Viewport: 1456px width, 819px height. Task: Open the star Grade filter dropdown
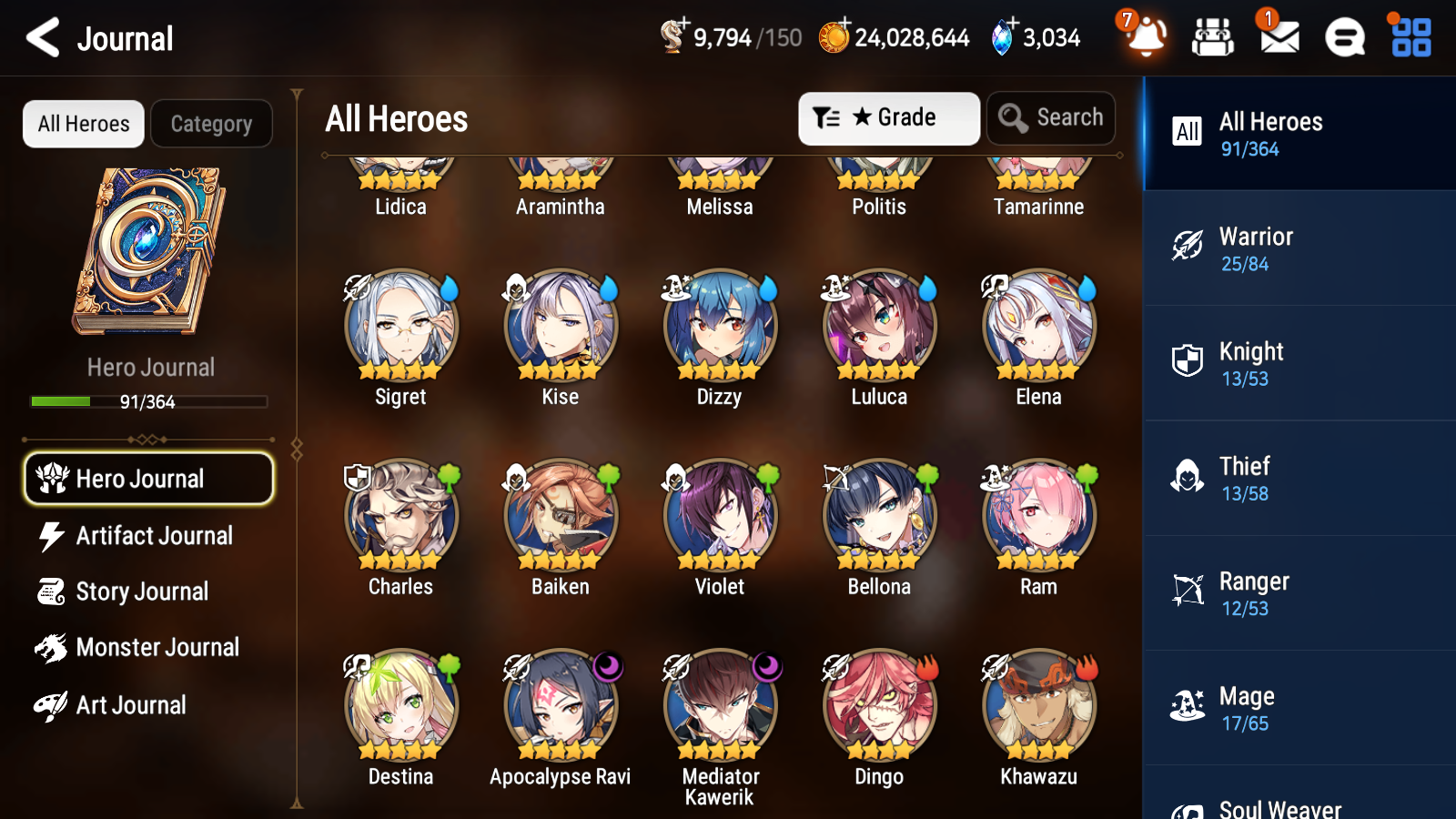tap(887, 117)
